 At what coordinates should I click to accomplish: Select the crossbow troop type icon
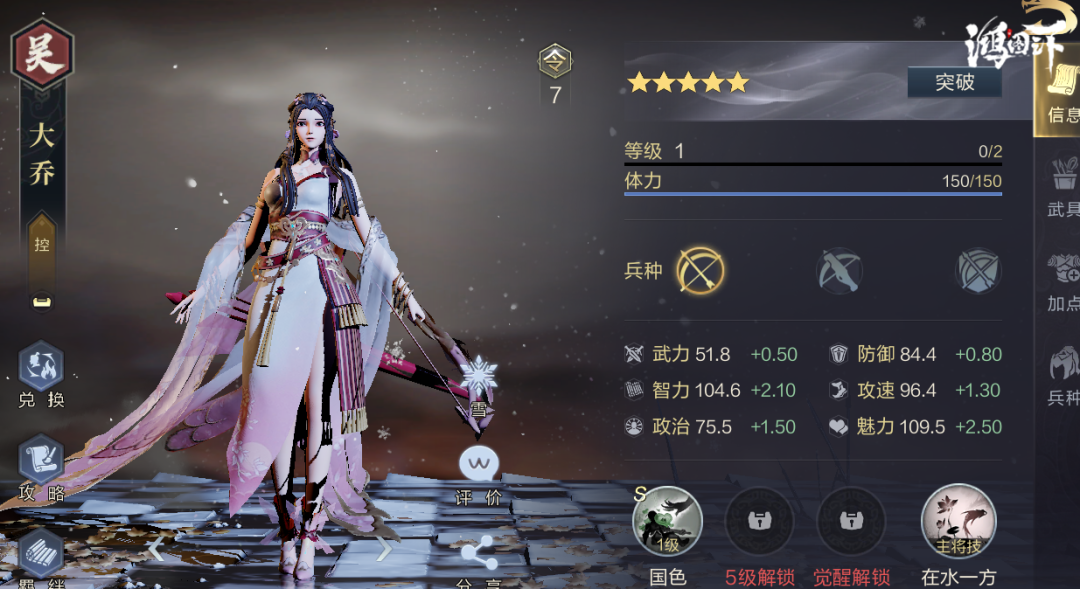pos(839,270)
